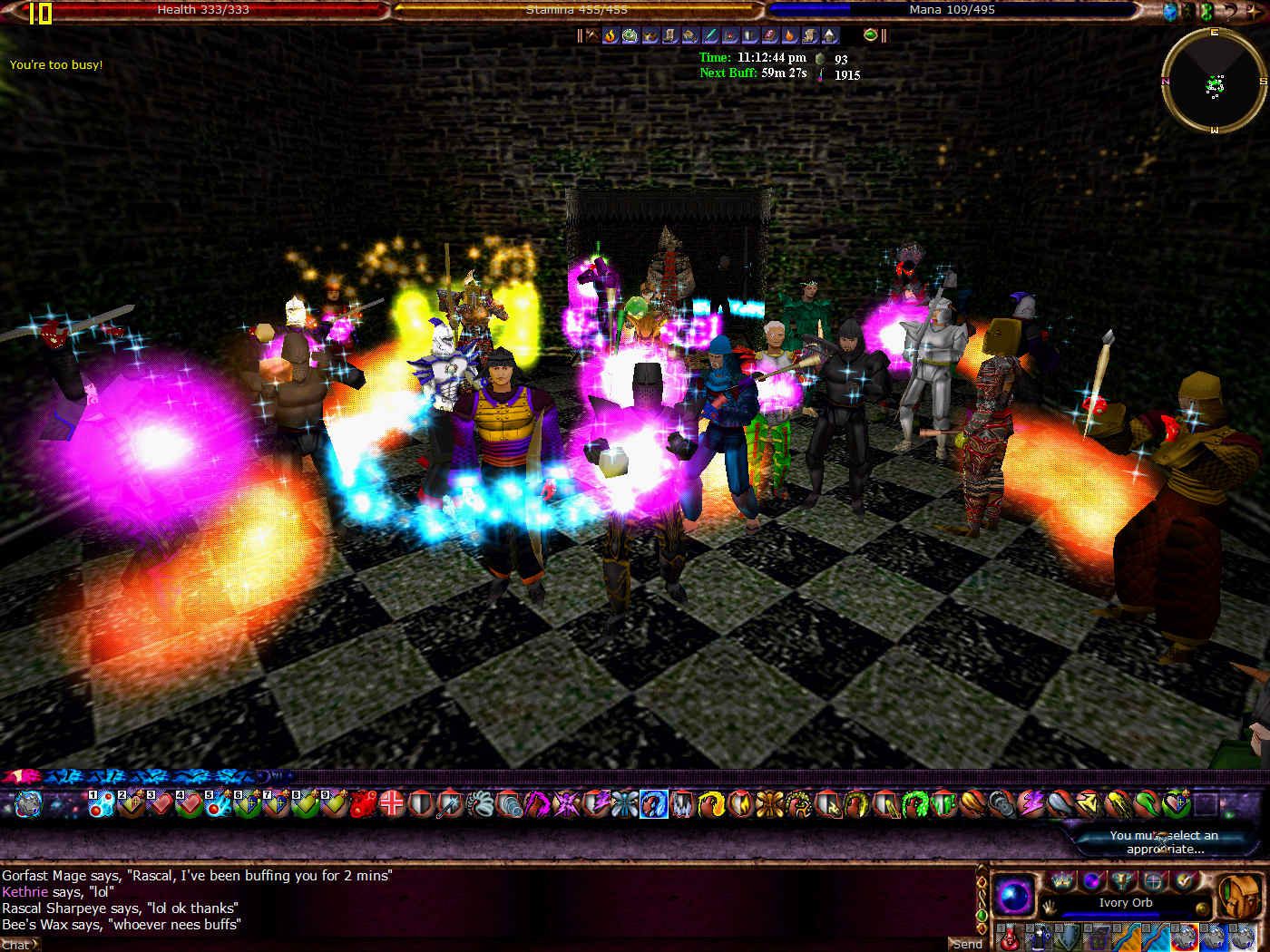The height and width of the screenshot is (952, 1270).
Task: Cast the red cross spell icon
Action: (x=391, y=803)
